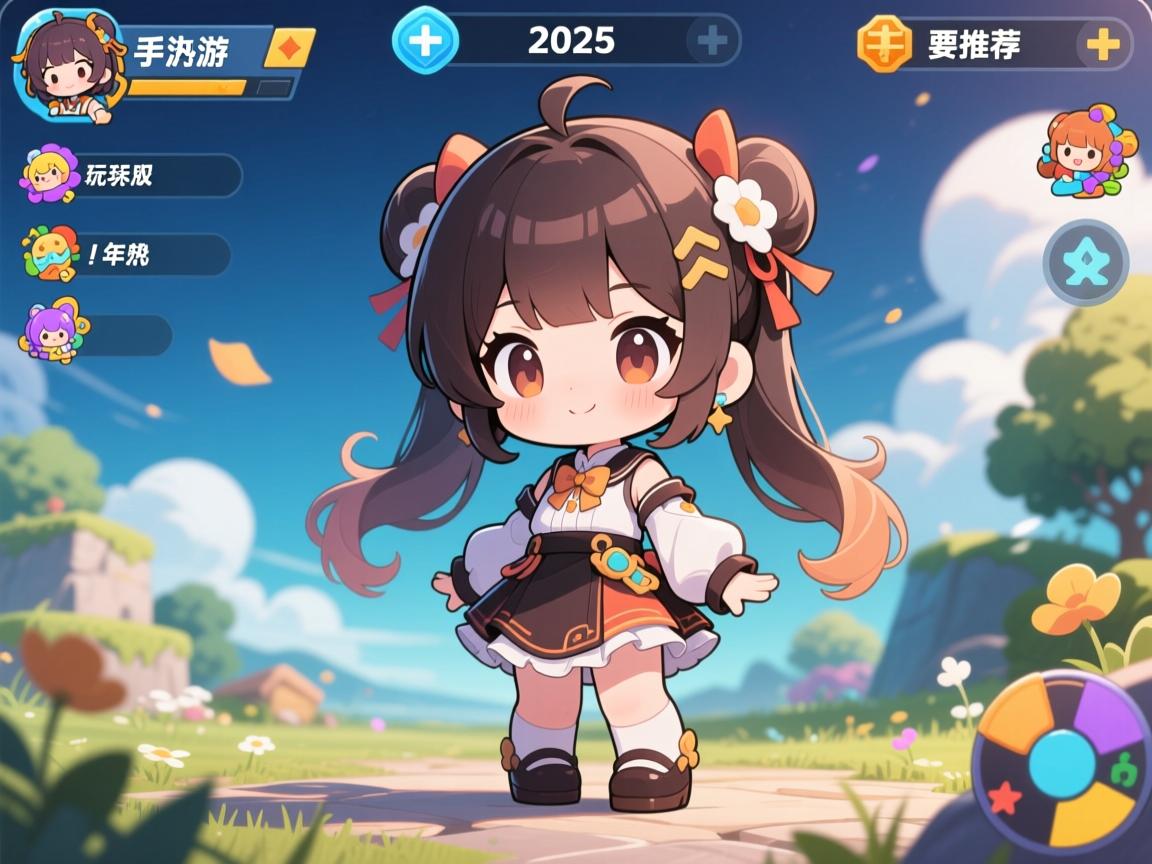Open the orange hexagon currency icon

(x=885, y=44)
